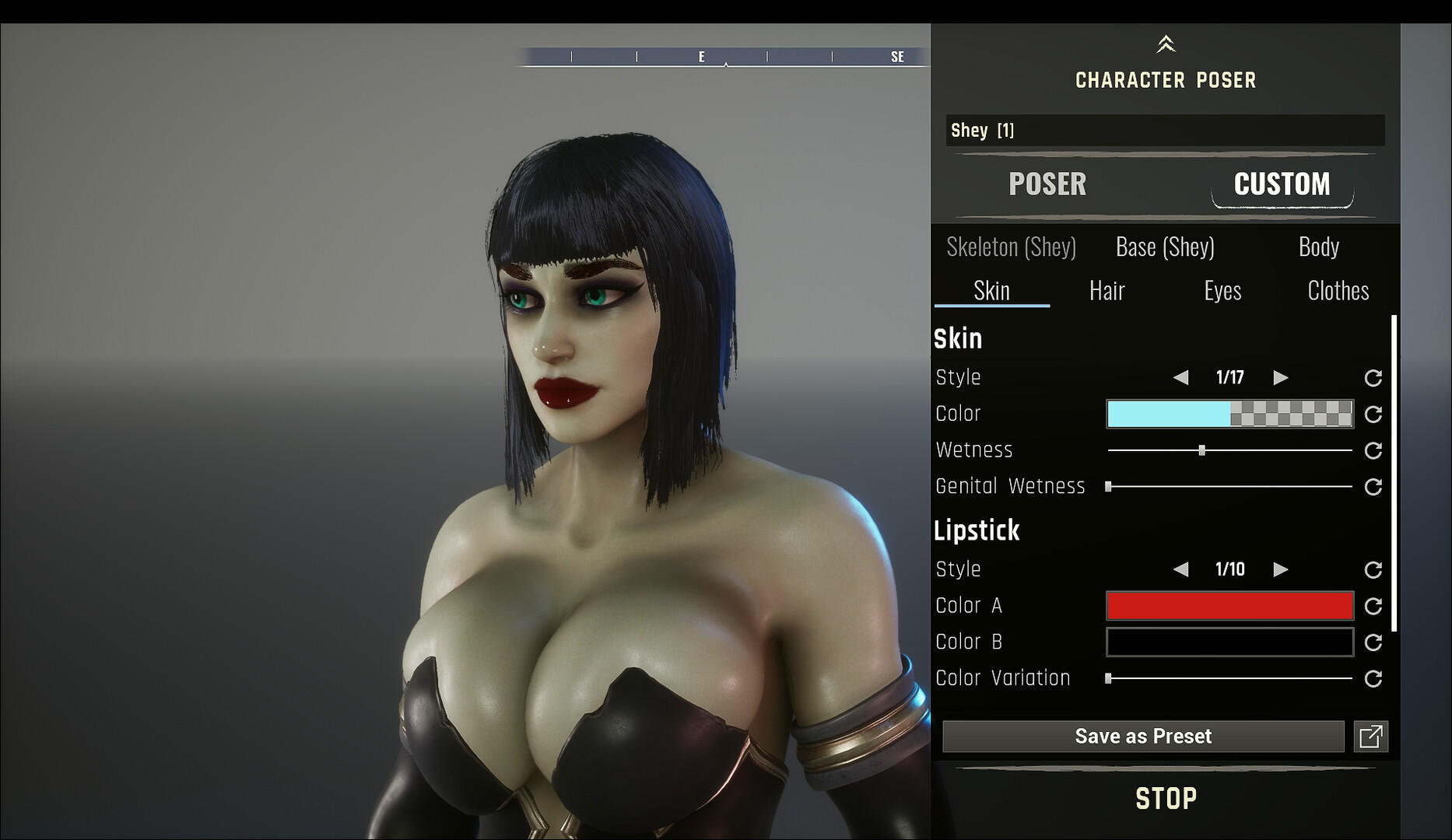Go to the previous Lipstick Style
The height and width of the screenshot is (840, 1452).
pyautogui.click(x=1182, y=569)
